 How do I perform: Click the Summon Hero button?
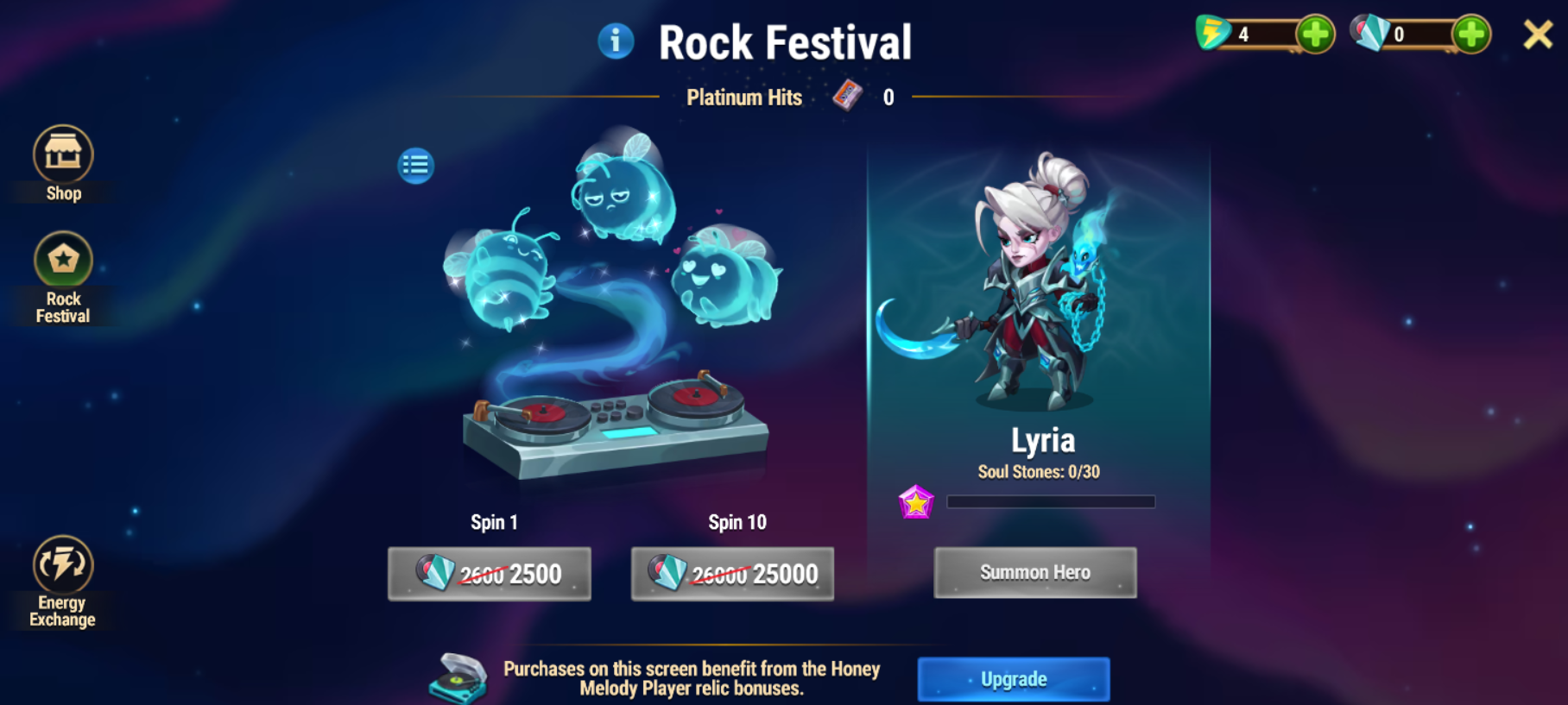click(x=1034, y=573)
